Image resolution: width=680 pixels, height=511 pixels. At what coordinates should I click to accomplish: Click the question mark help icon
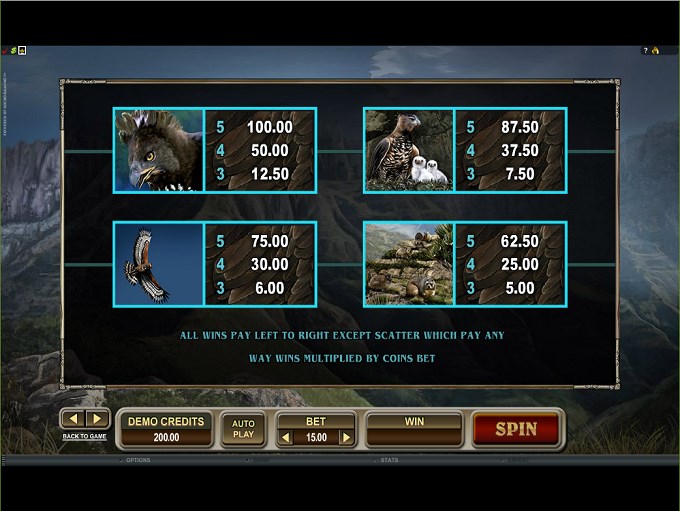click(647, 50)
